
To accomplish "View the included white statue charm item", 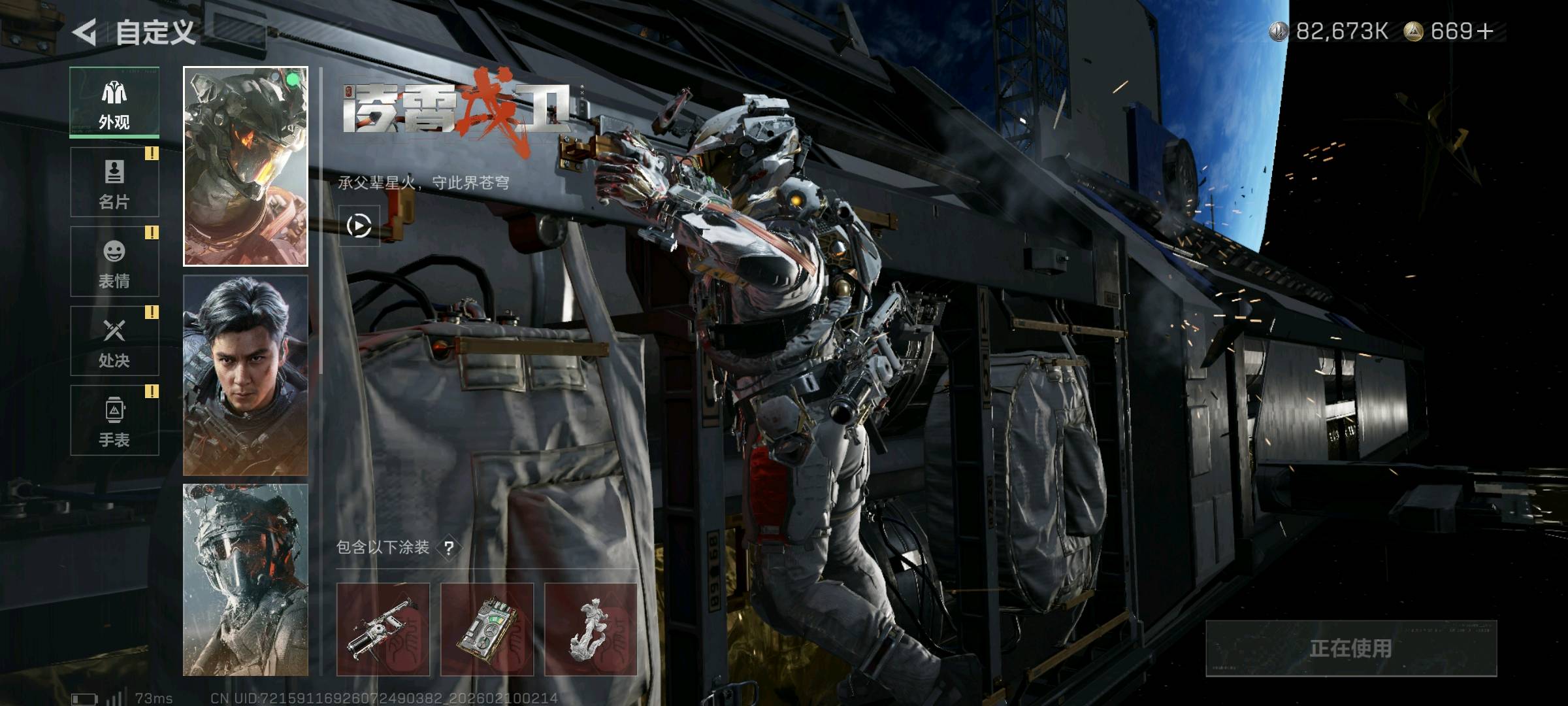I will 591,630.
